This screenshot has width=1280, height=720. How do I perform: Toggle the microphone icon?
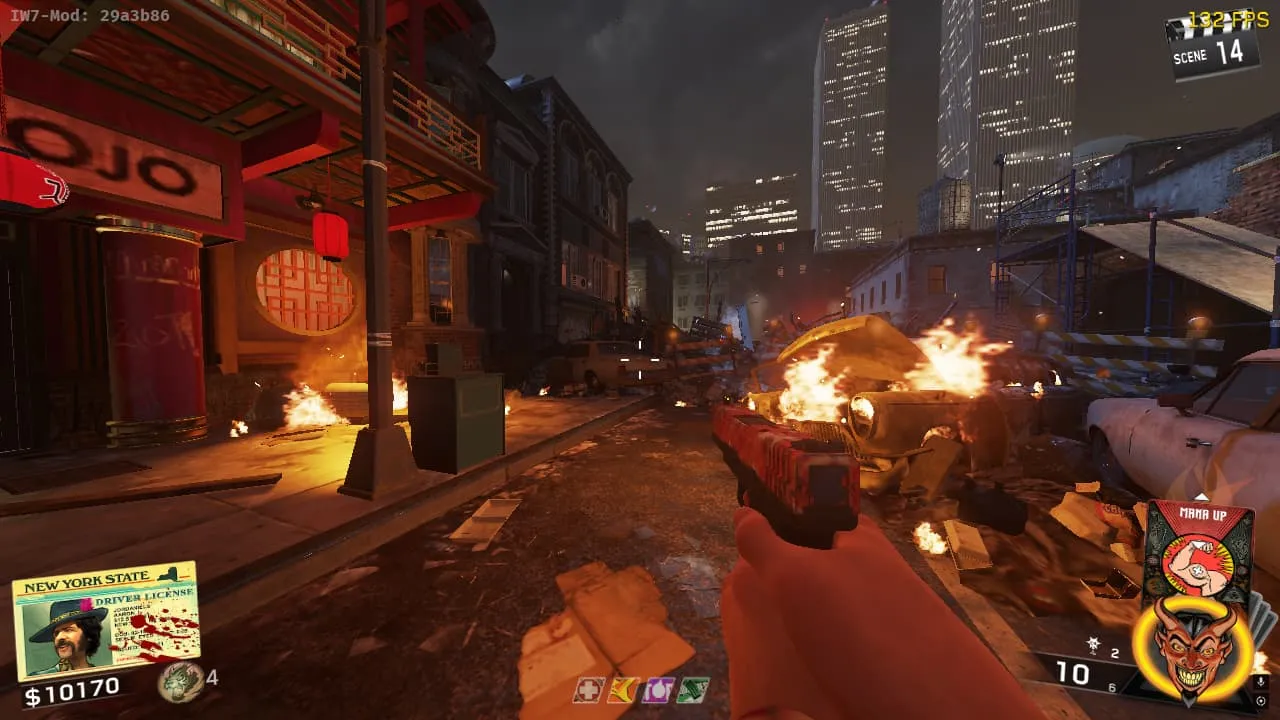[x=1261, y=681]
